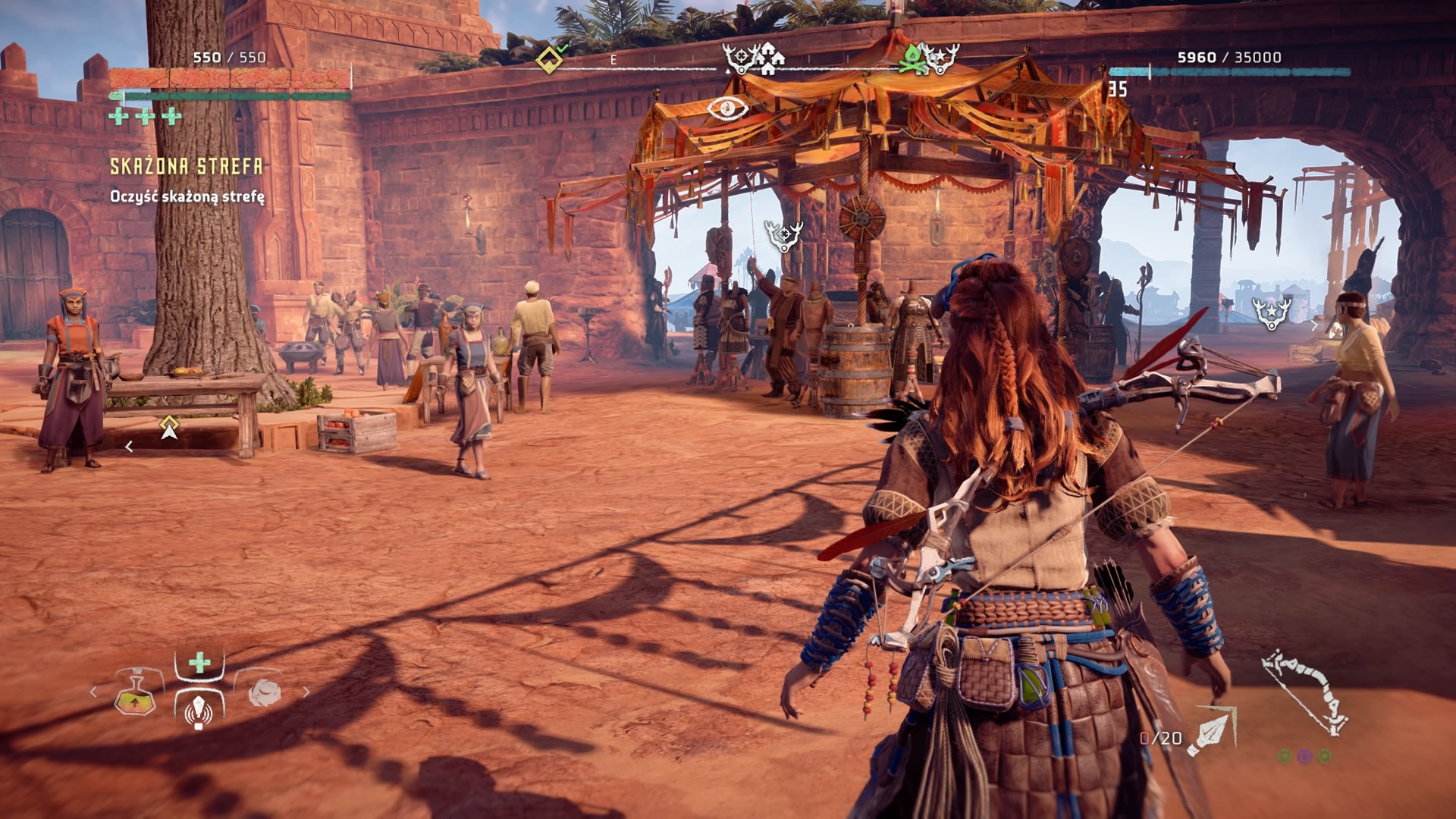Image resolution: width=1456 pixels, height=819 pixels.
Task: Click the settlement houses icon on the compass
Action: [x=770, y=58]
